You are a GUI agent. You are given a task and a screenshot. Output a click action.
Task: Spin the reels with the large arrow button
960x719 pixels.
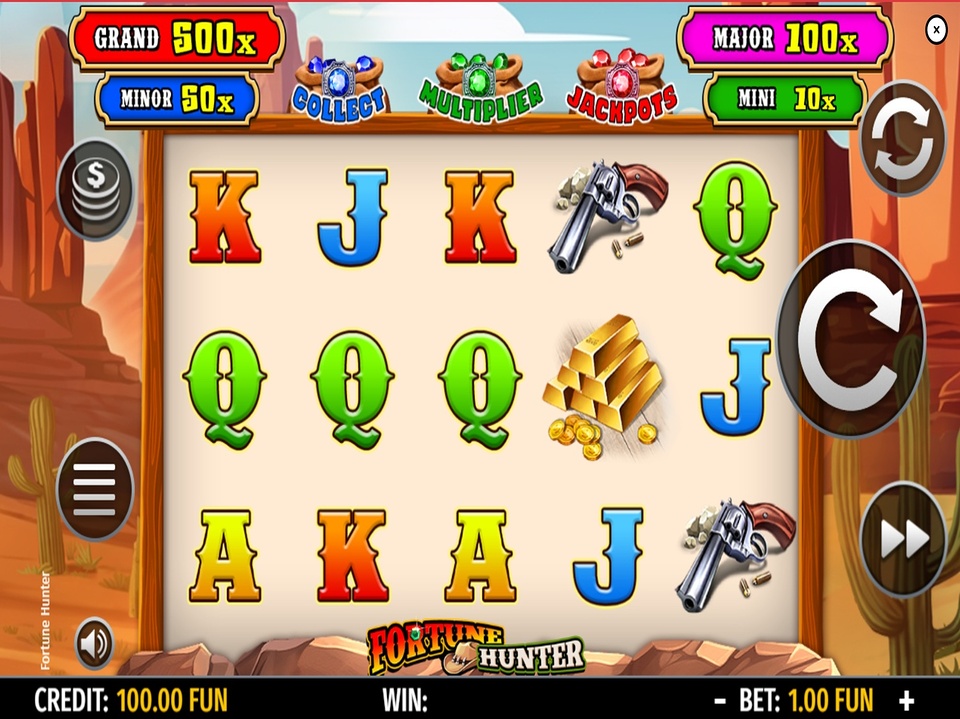pyautogui.click(x=851, y=339)
